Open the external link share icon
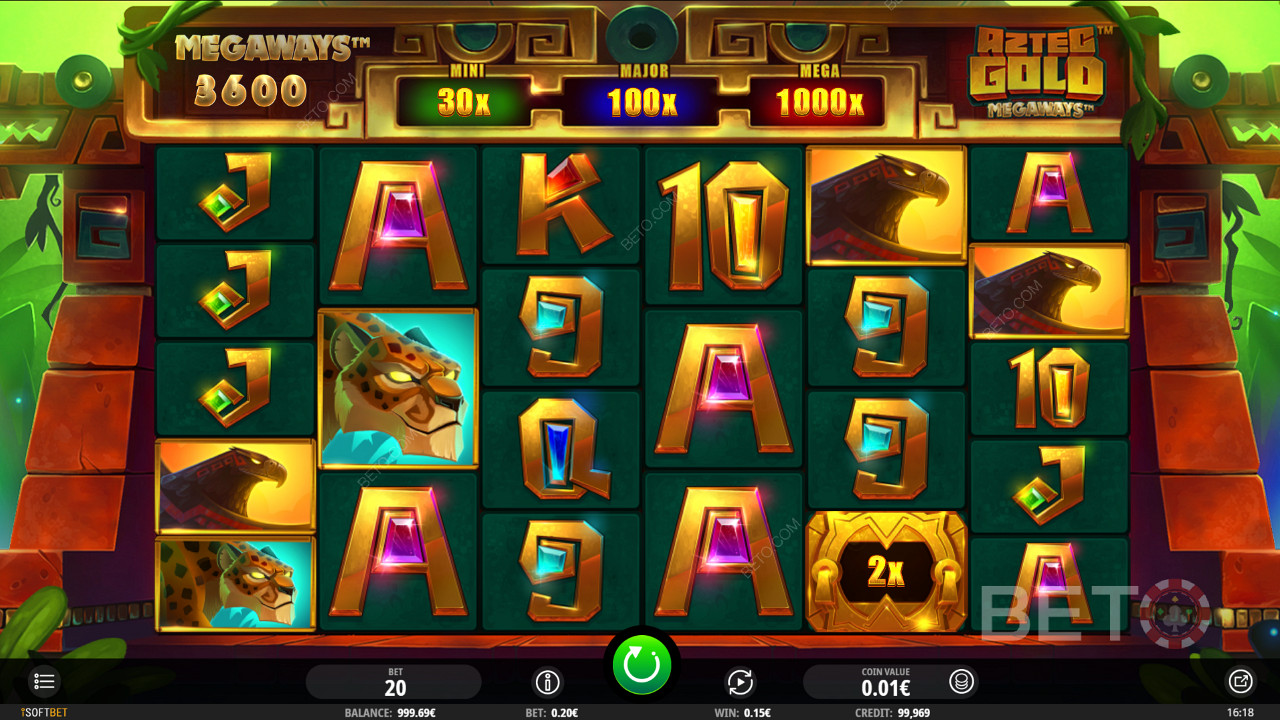Screen dimensions: 1280x720 (1240, 682)
